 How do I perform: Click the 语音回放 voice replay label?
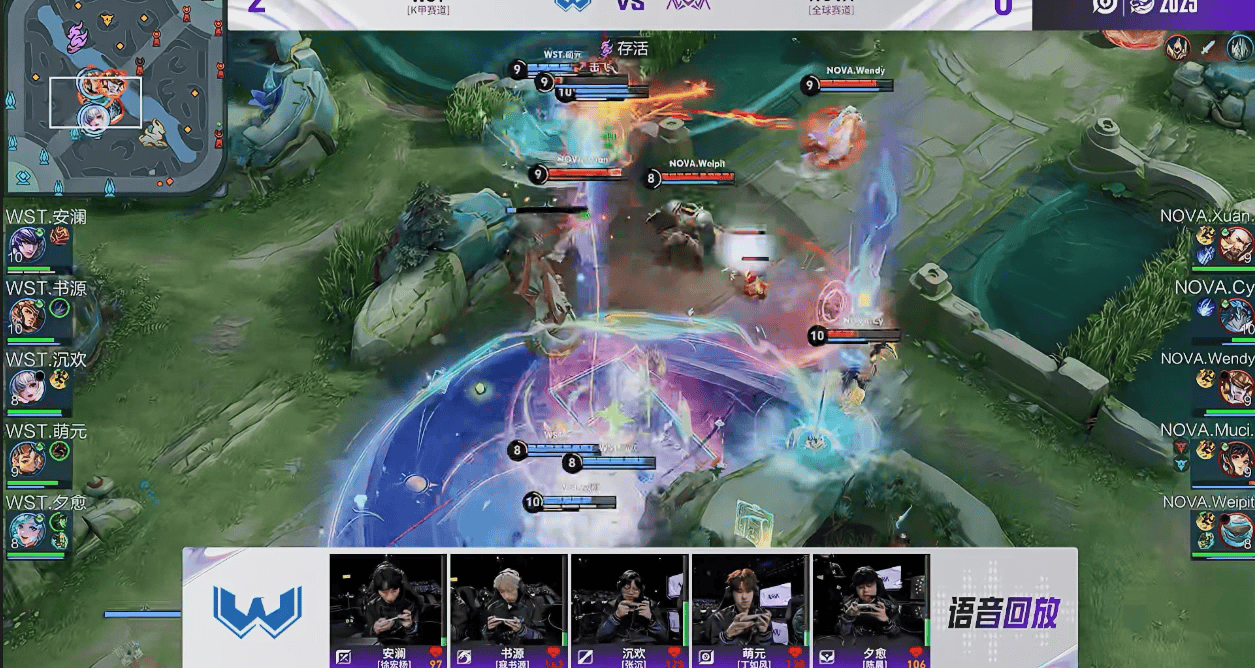pyautogui.click(x=1003, y=612)
